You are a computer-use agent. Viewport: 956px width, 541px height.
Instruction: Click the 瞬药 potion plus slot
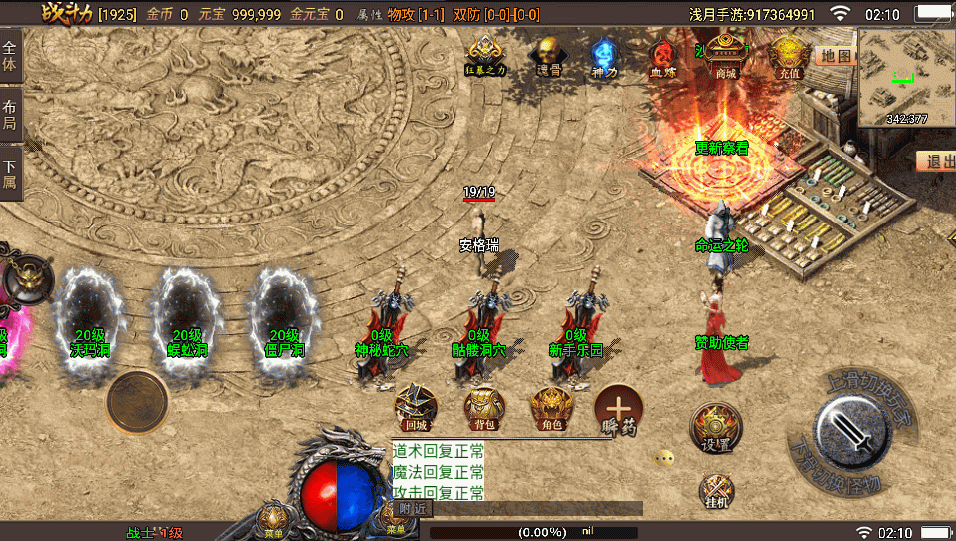point(619,408)
